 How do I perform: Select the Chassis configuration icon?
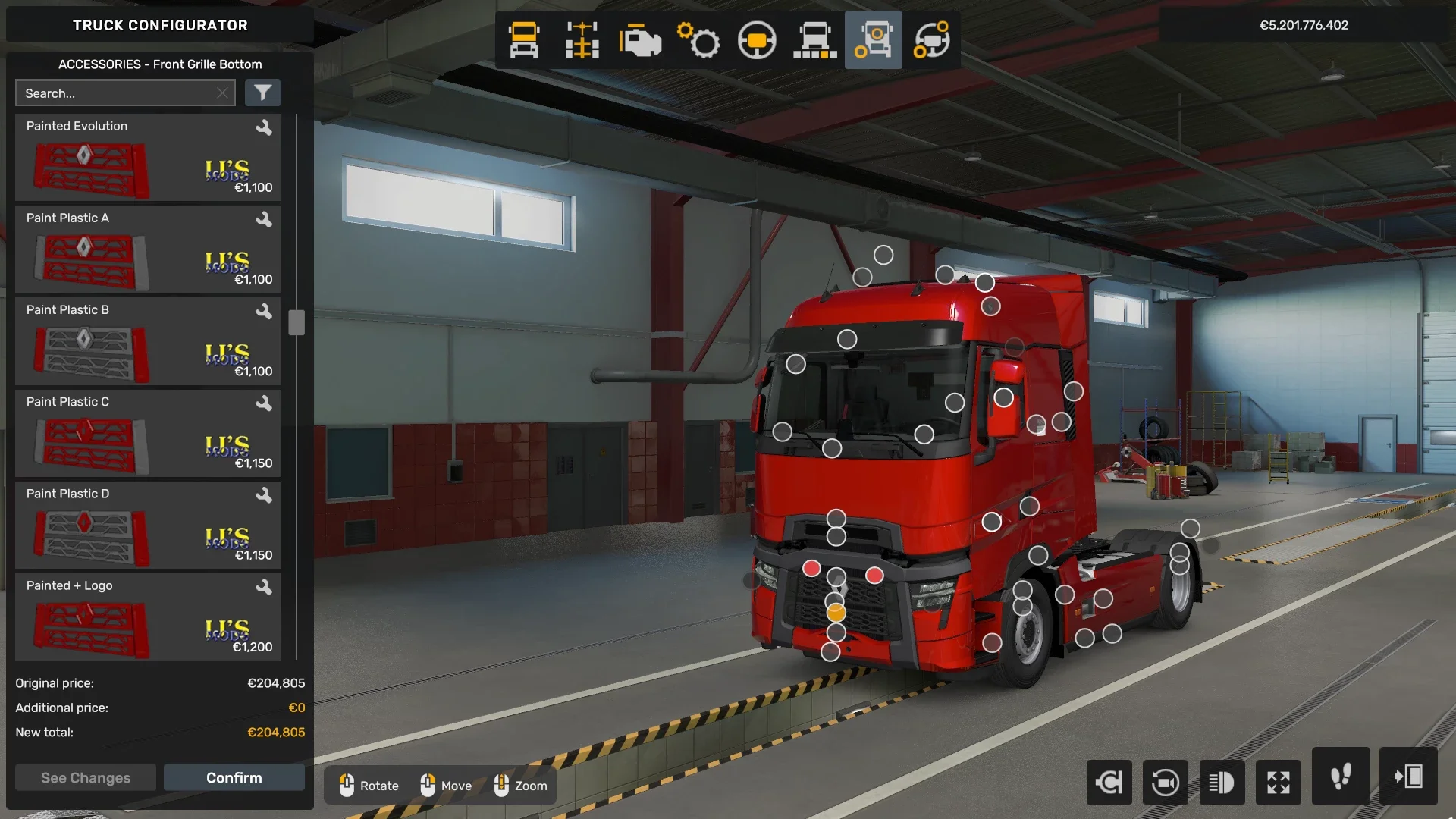[581, 39]
